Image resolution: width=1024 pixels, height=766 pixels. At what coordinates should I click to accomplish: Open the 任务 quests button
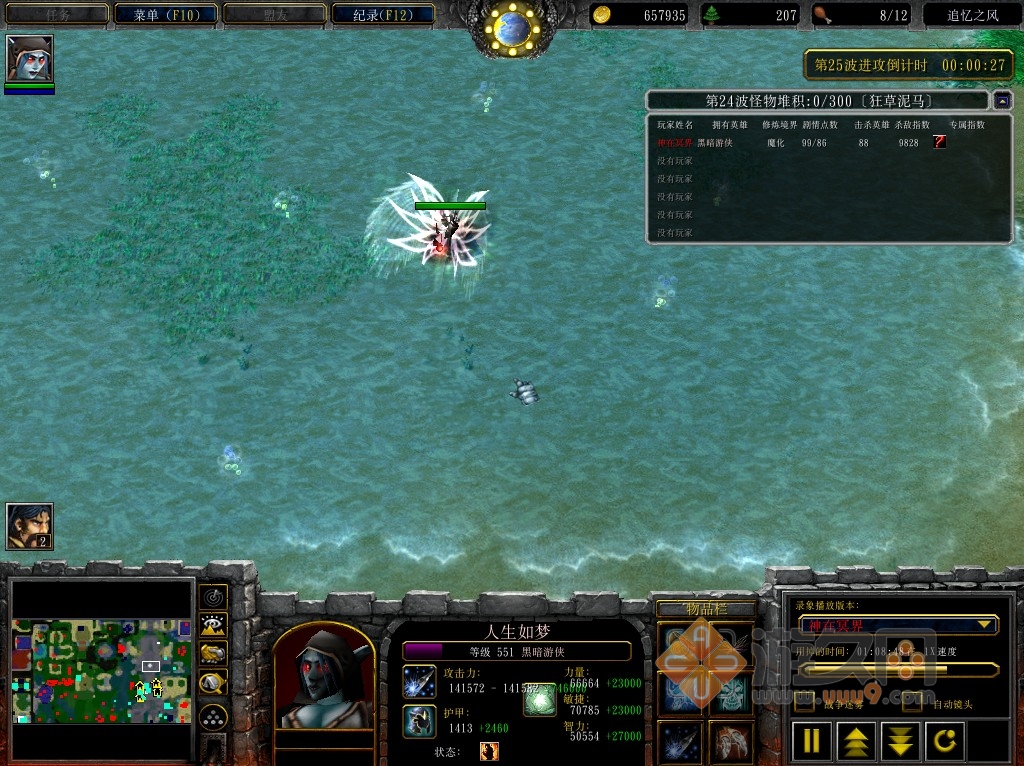click(56, 15)
